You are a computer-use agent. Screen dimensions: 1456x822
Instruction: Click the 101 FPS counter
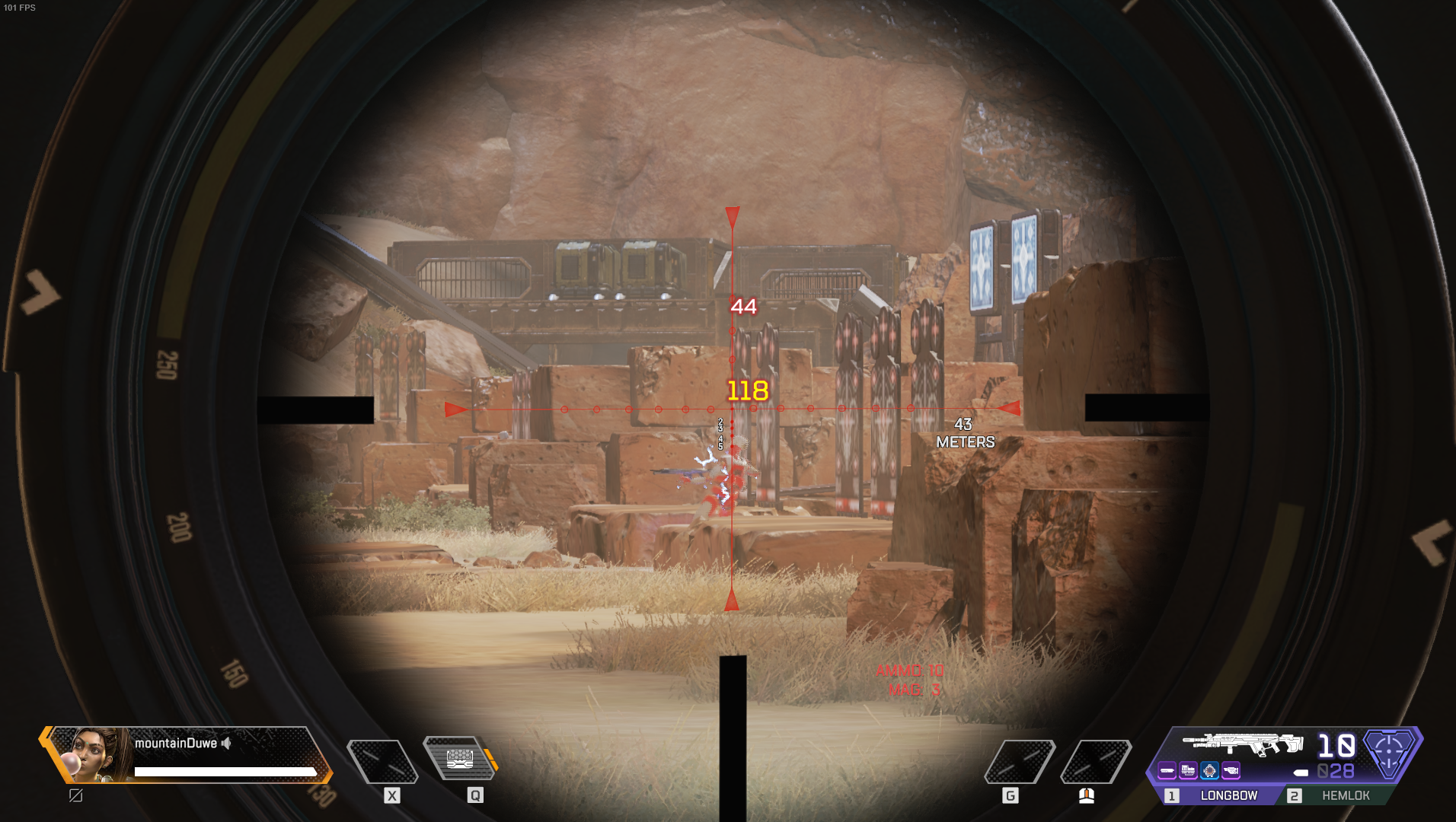coord(19,8)
